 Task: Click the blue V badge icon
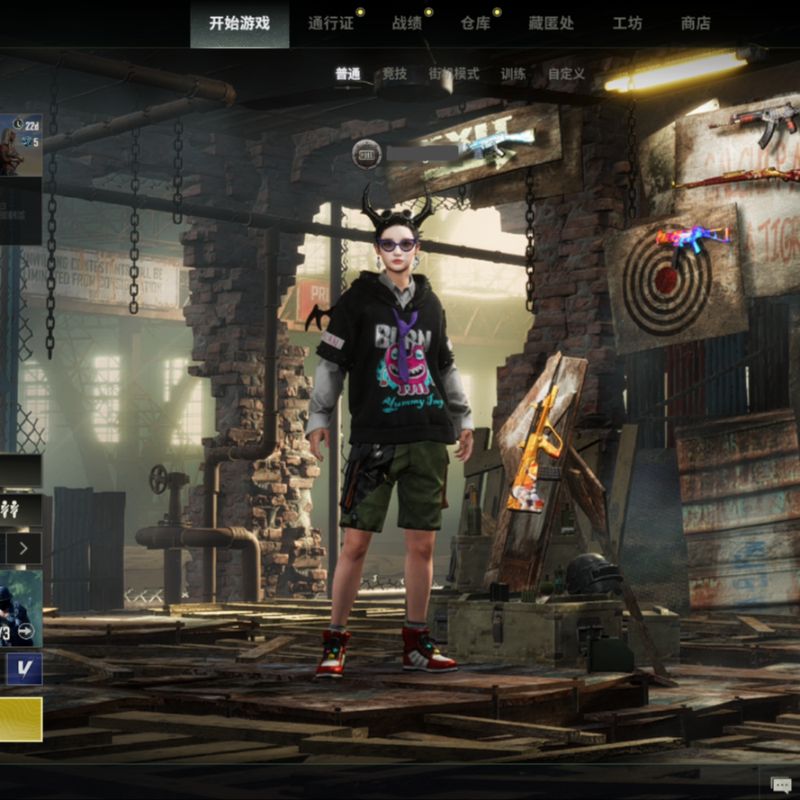click(23, 668)
